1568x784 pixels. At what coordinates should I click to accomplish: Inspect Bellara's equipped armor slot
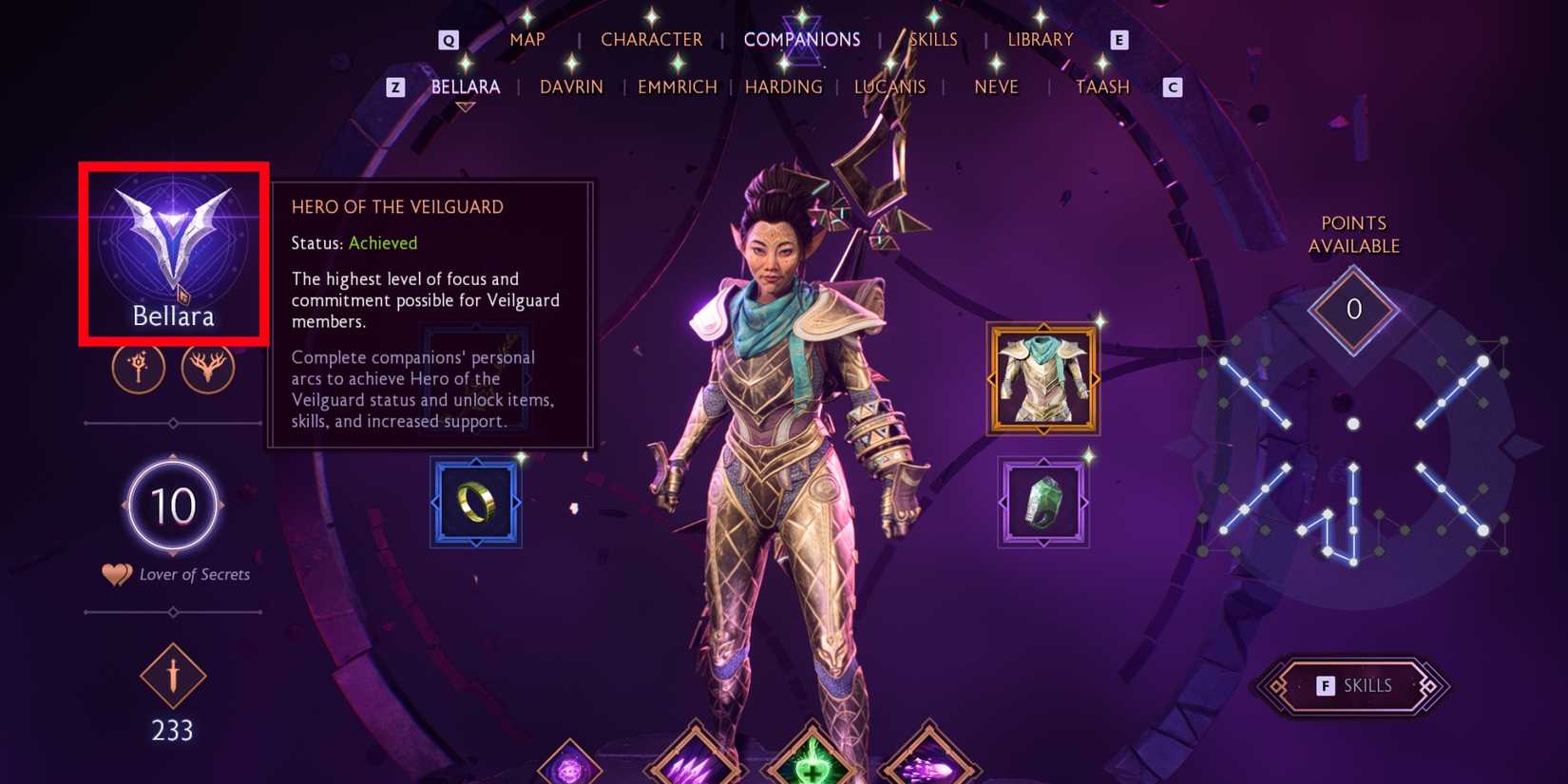pyautogui.click(x=1042, y=377)
